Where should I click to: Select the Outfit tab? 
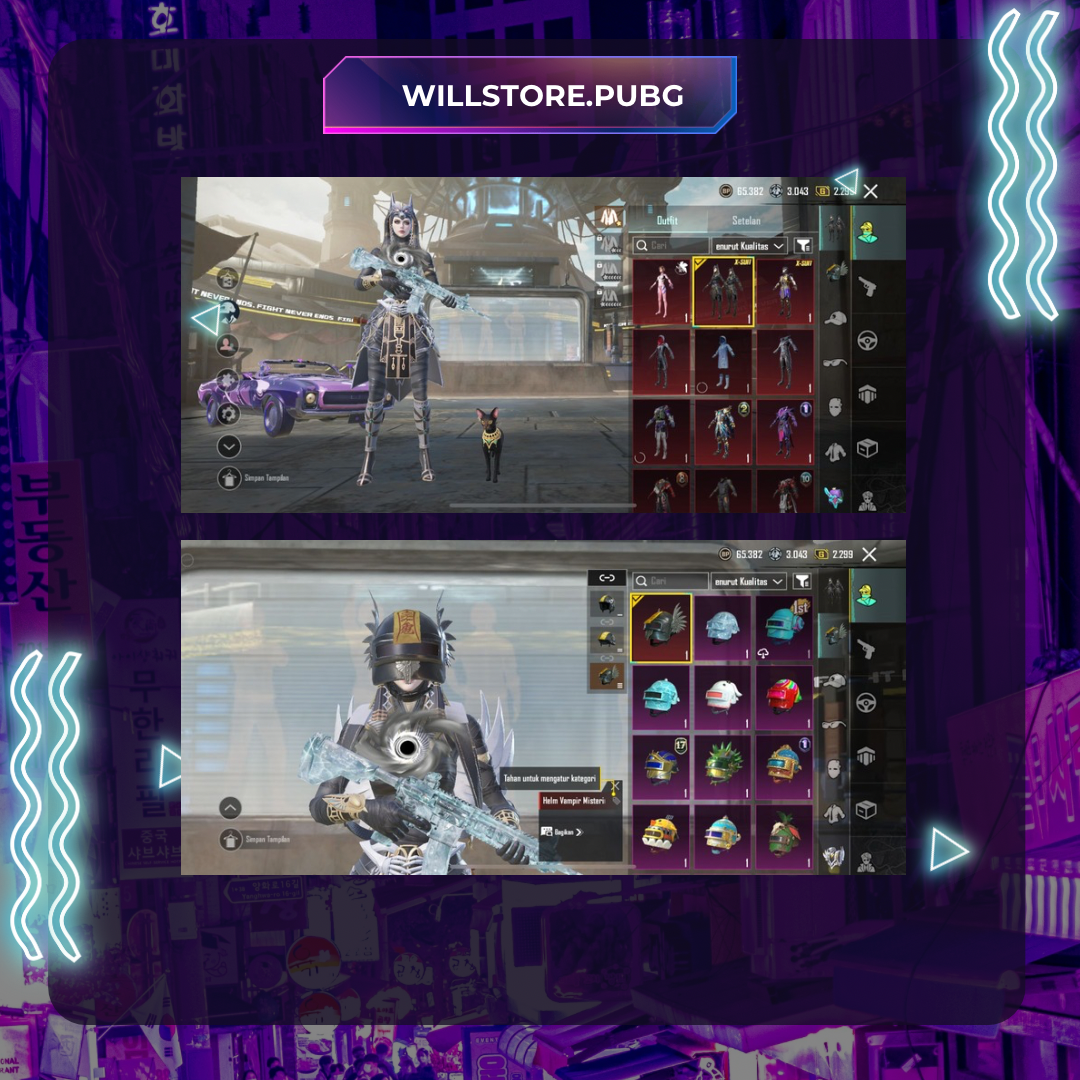coord(667,220)
